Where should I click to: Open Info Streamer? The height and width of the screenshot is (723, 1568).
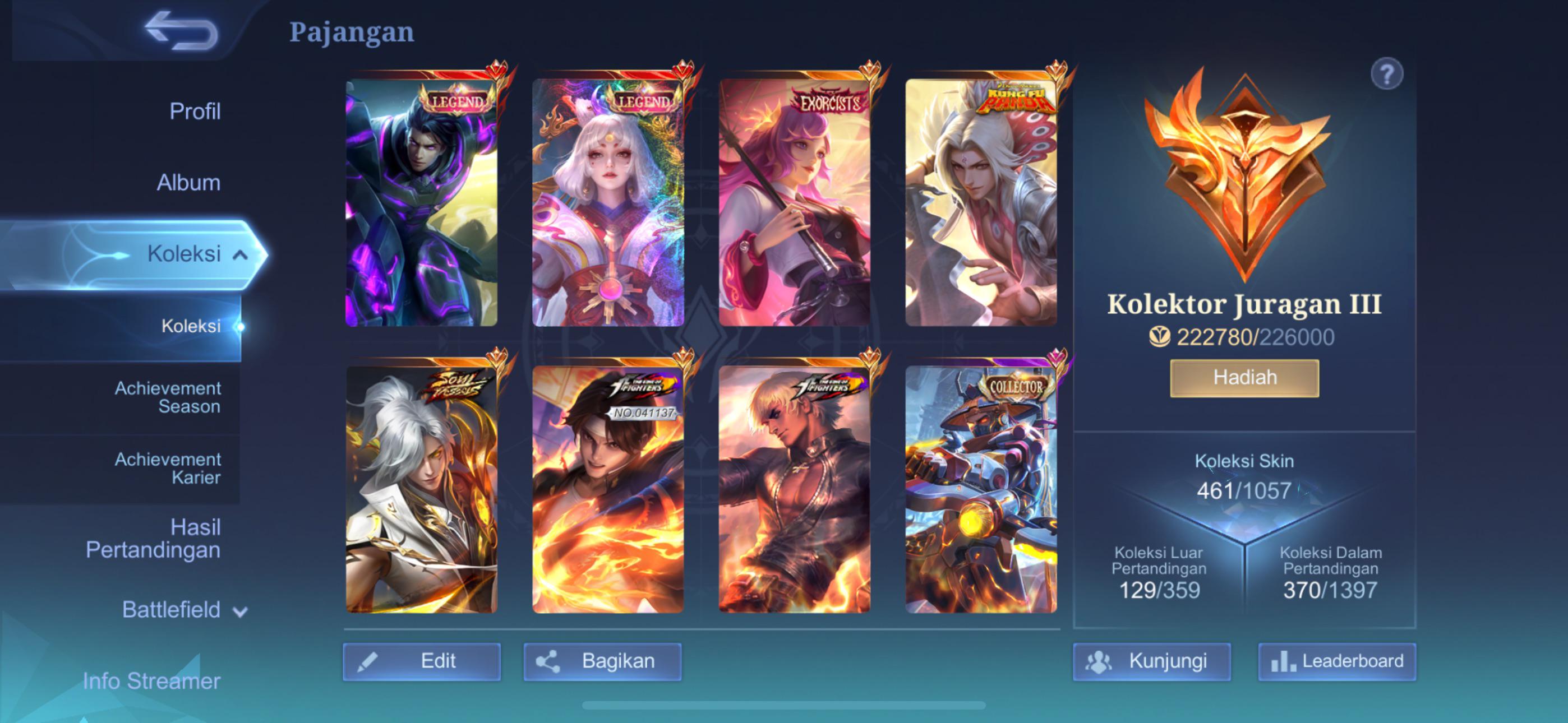click(152, 680)
